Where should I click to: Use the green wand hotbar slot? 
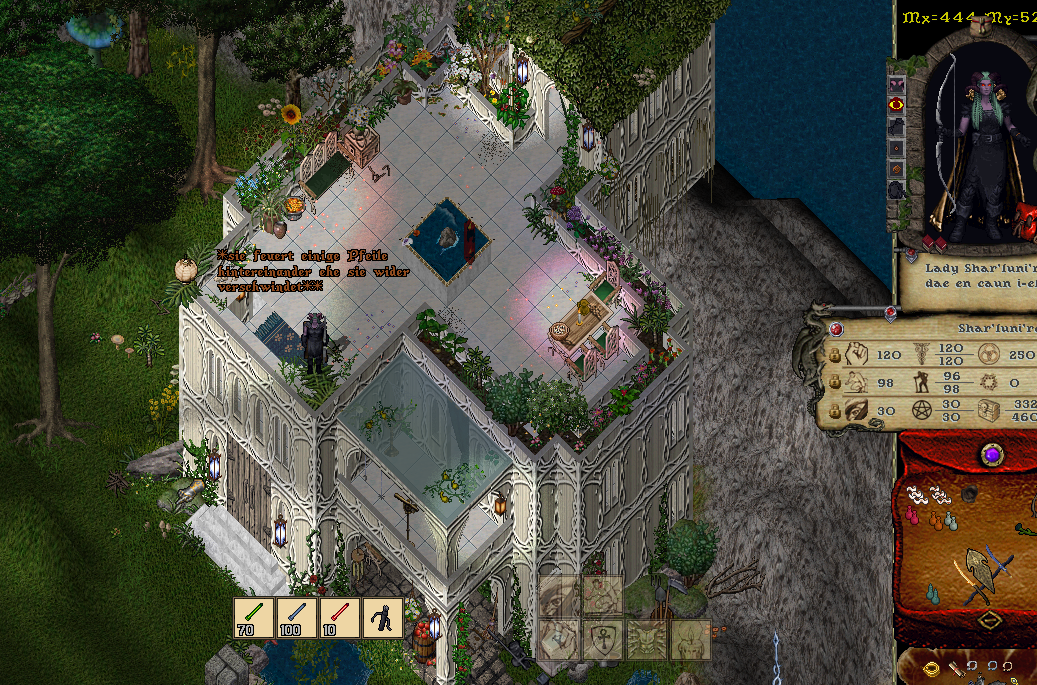(253, 618)
